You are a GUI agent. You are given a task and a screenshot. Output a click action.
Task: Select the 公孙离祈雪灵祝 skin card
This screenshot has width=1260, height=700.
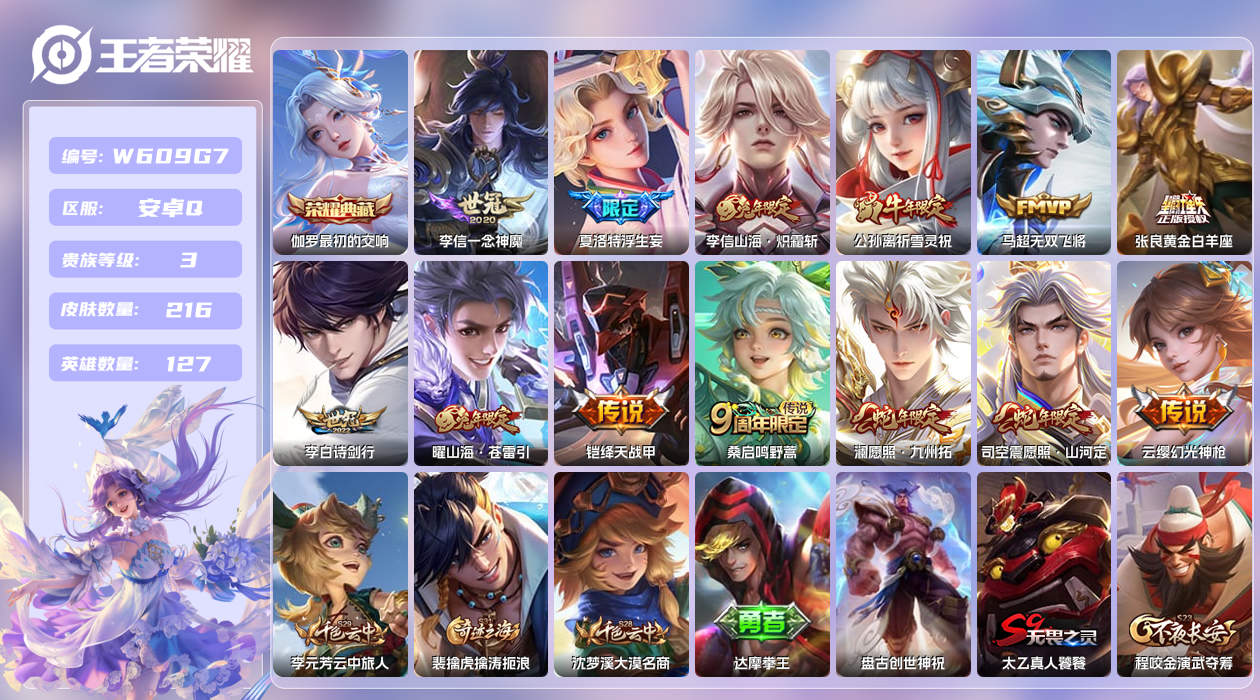tap(903, 152)
